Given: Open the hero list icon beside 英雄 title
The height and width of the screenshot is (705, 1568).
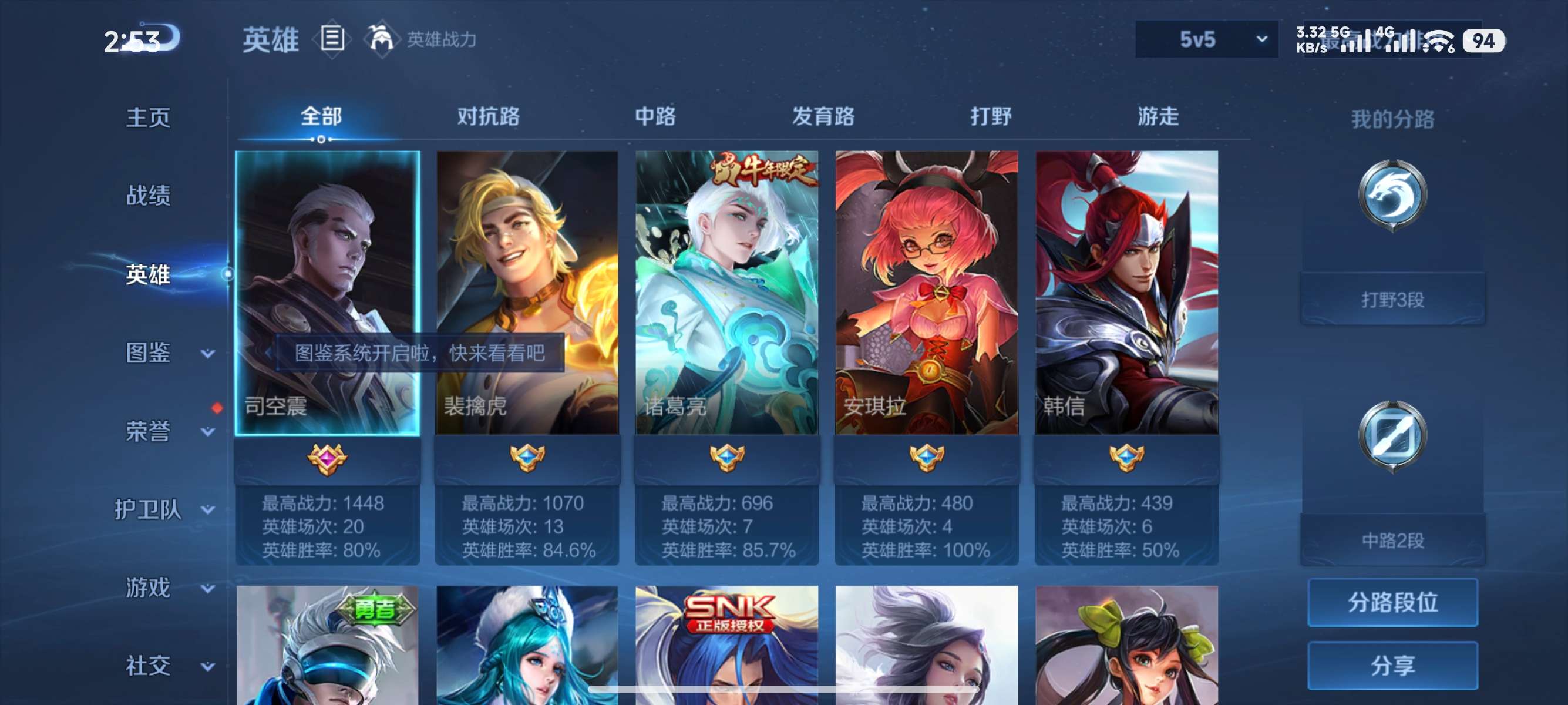Looking at the screenshot, I should point(332,39).
